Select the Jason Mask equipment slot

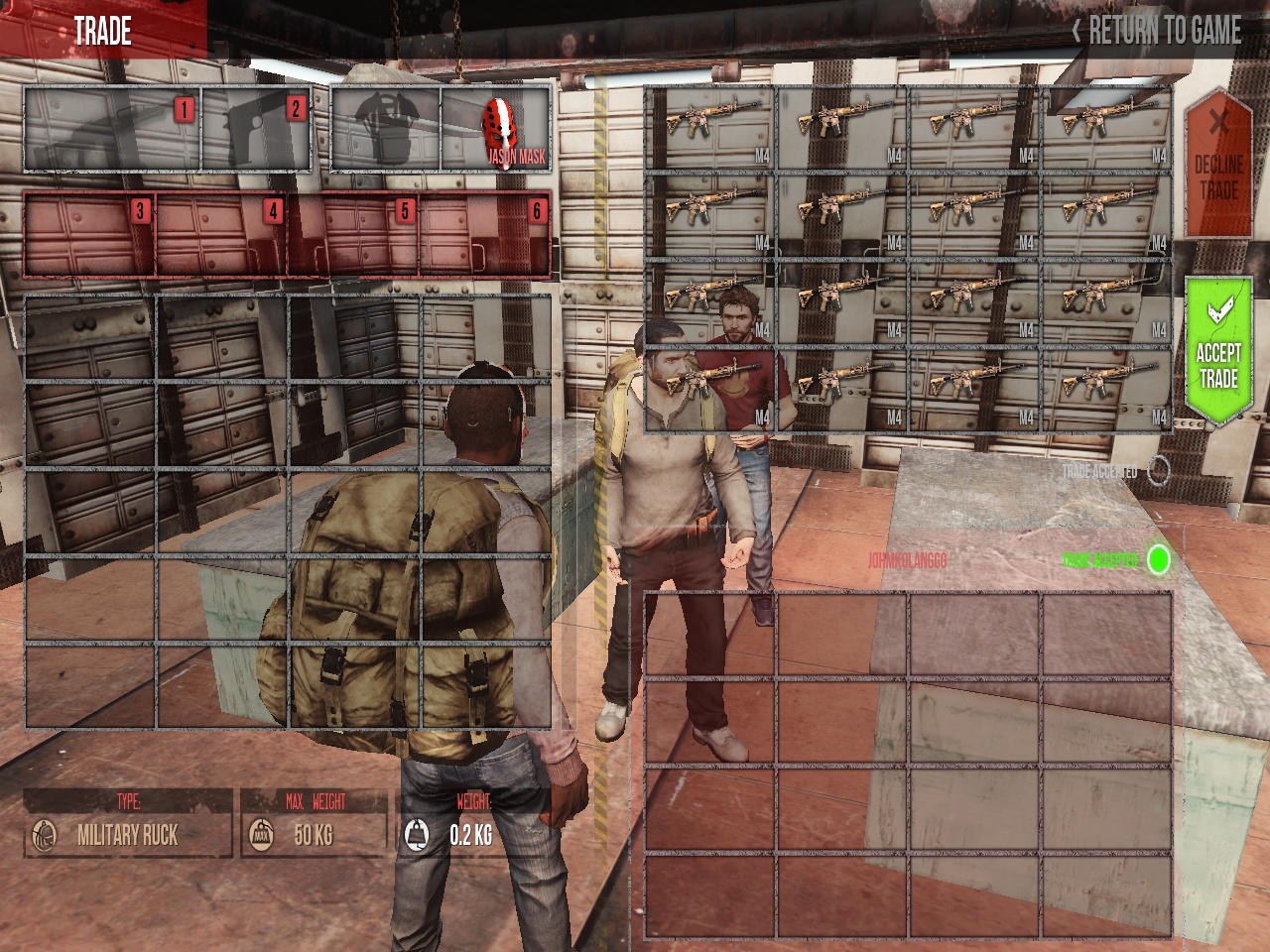[x=496, y=130]
